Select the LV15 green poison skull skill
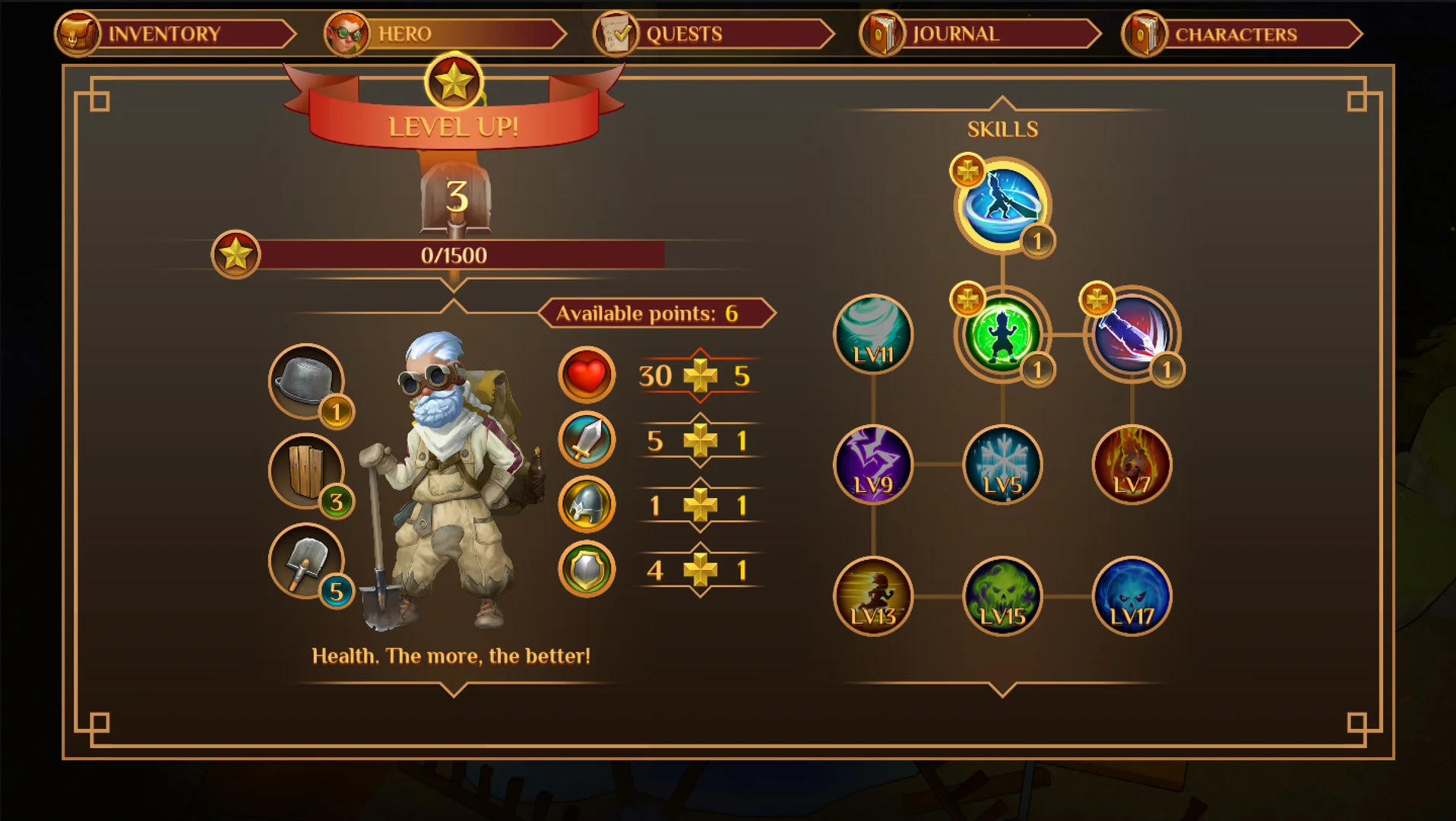 1002,597
